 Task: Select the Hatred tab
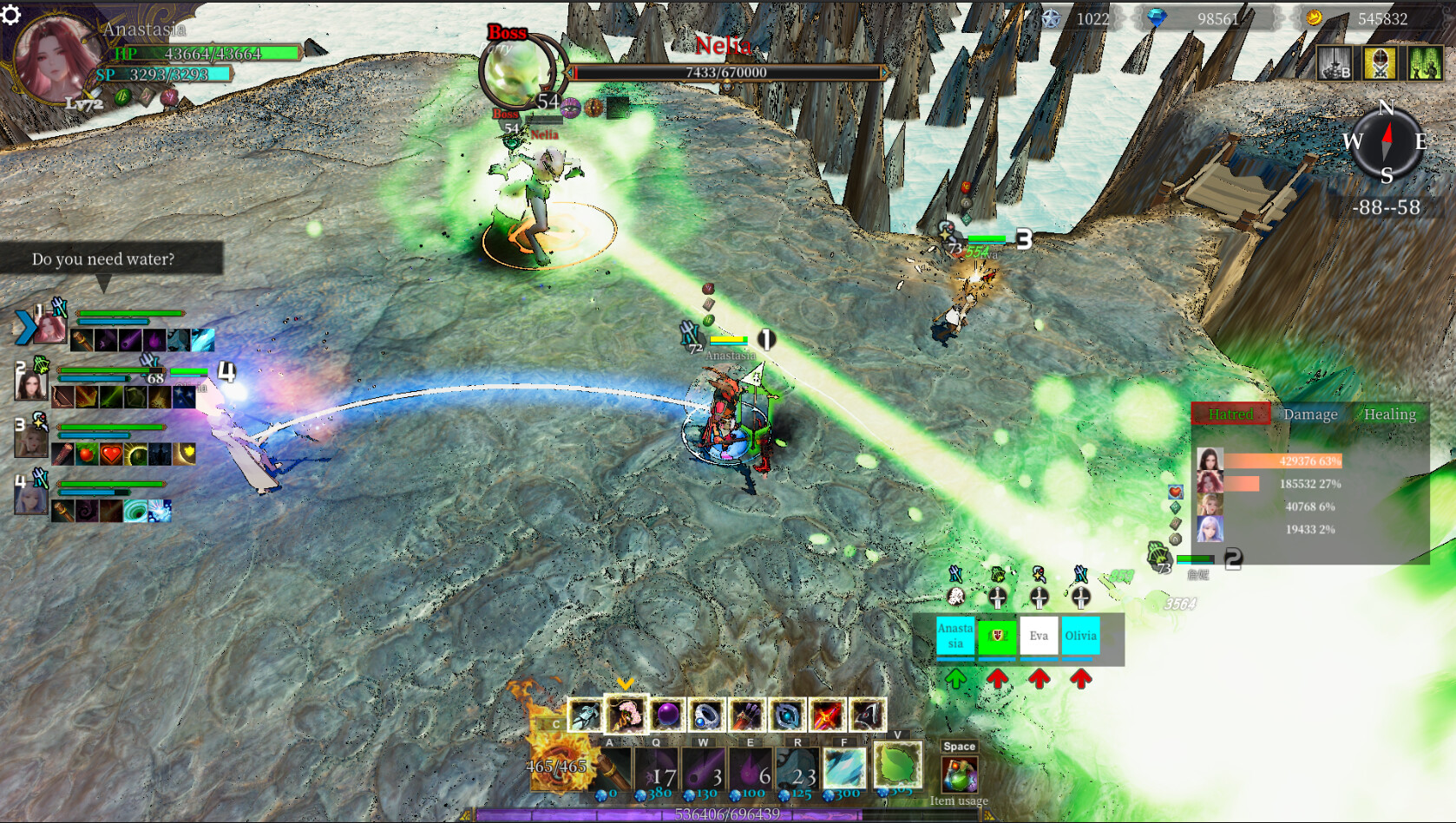pos(1230,415)
